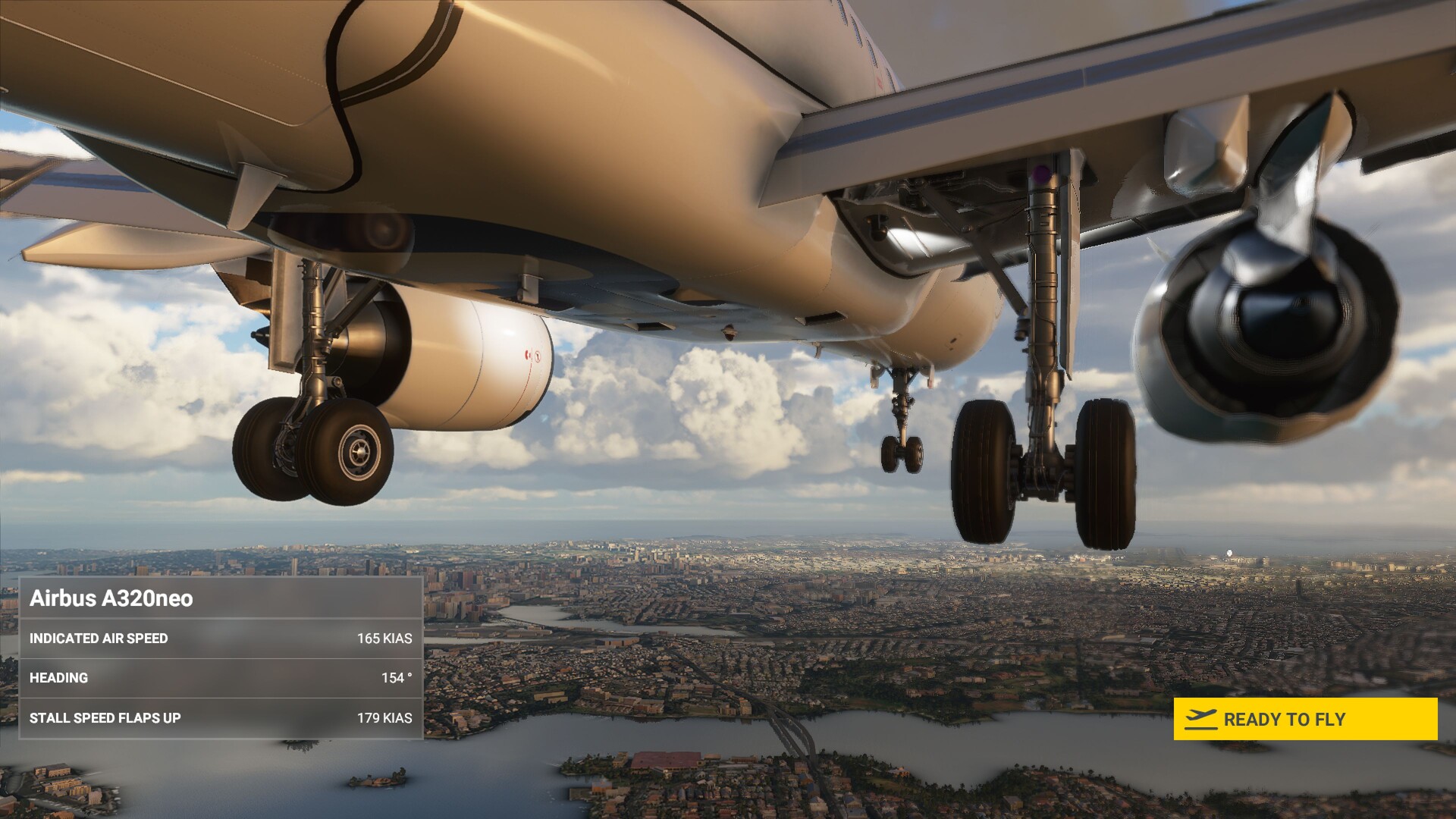Click the 154 degree heading value
The height and width of the screenshot is (819, 1456).
tap(395, 678)
